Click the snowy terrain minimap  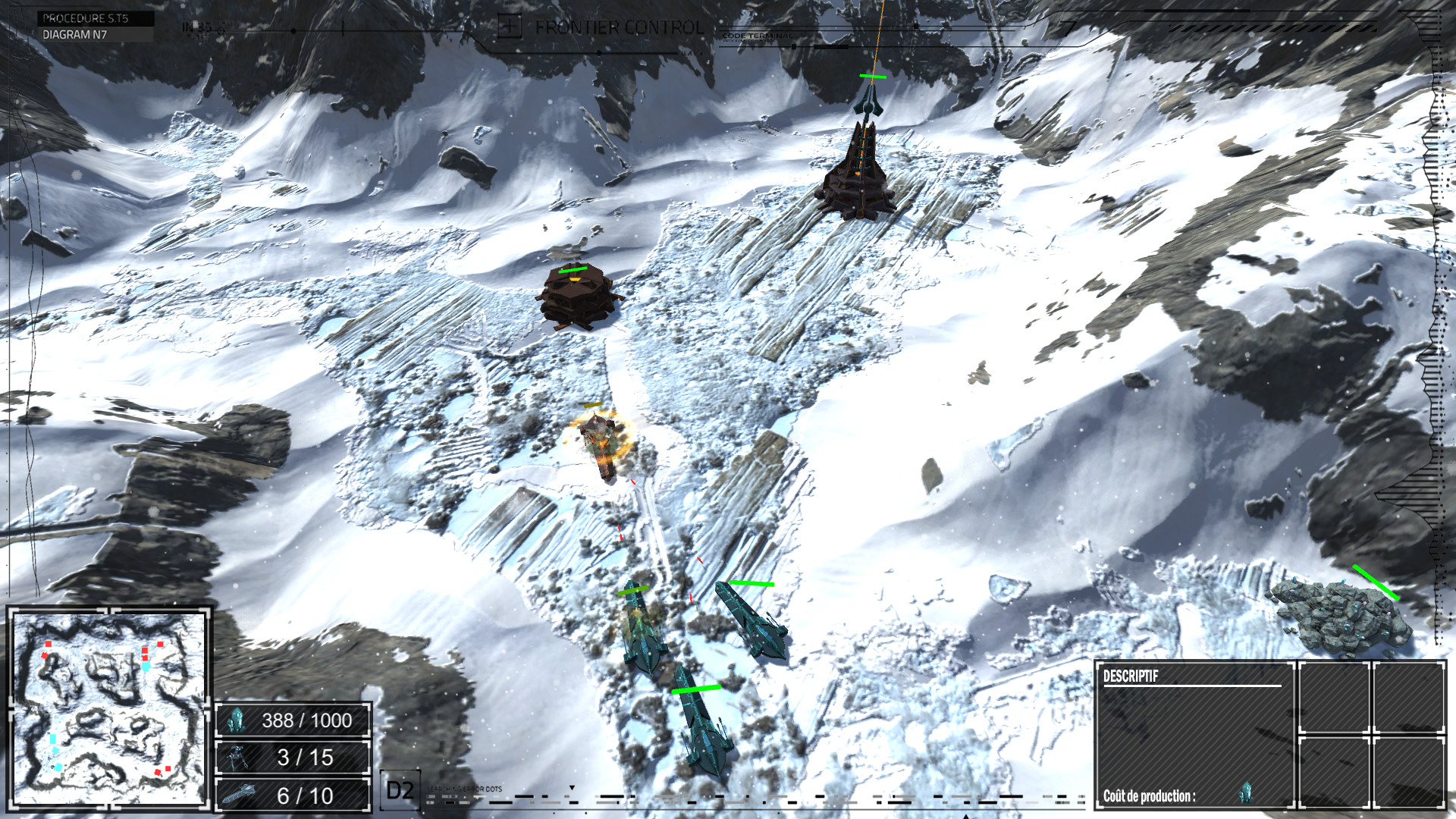point(109,708)
